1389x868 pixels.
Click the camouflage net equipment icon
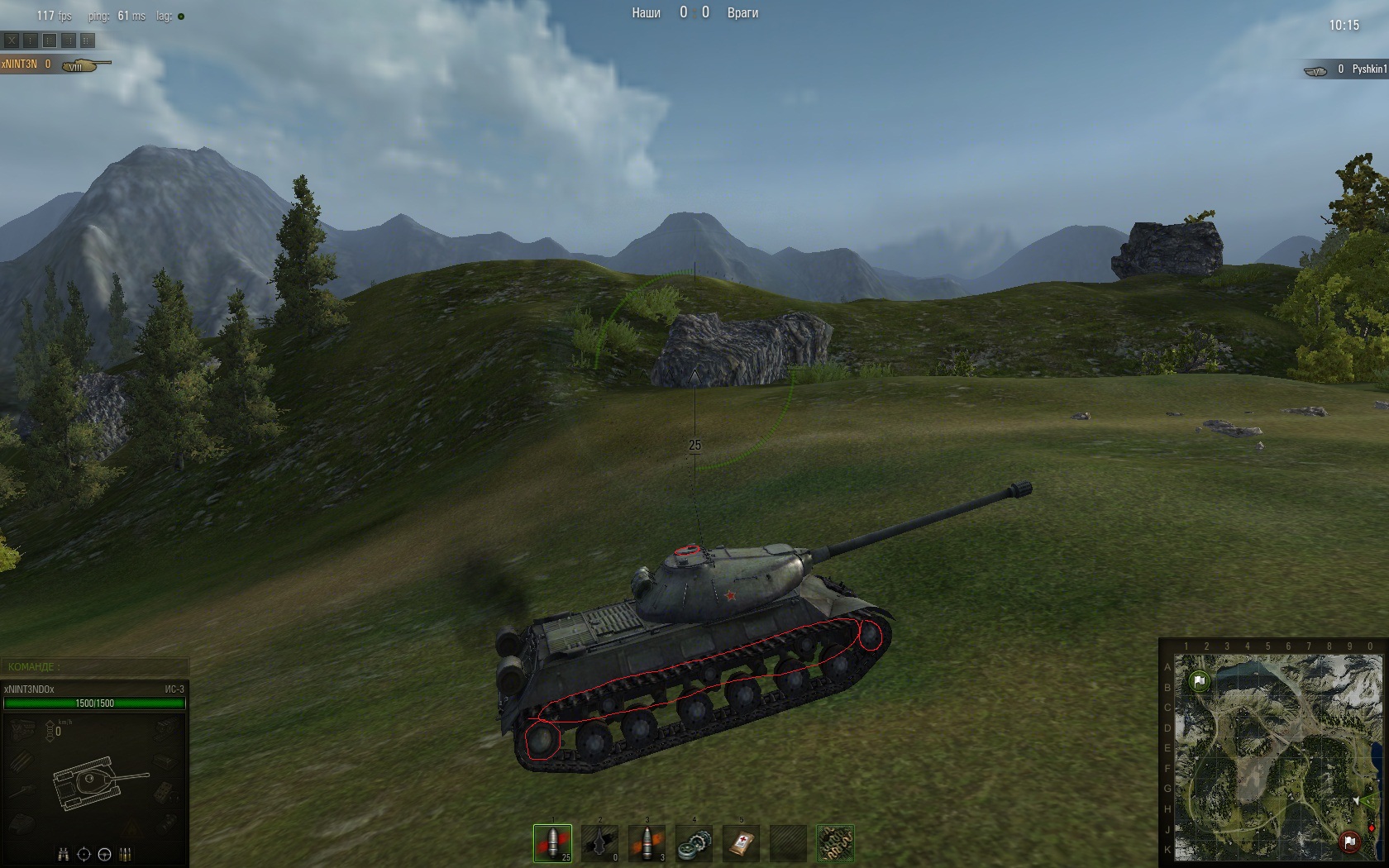[x=834, y=843]
